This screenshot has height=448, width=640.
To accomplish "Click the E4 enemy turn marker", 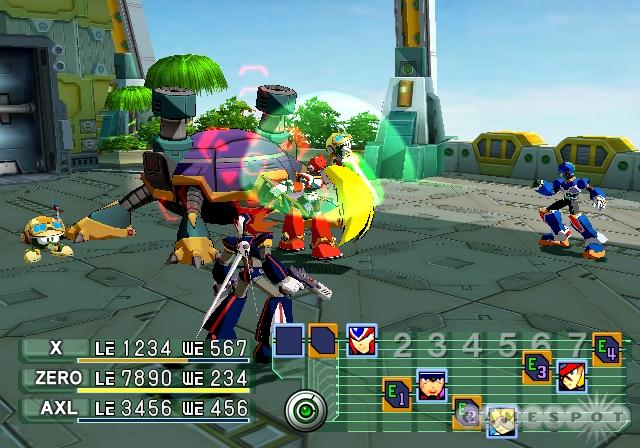I will [606, 347].
